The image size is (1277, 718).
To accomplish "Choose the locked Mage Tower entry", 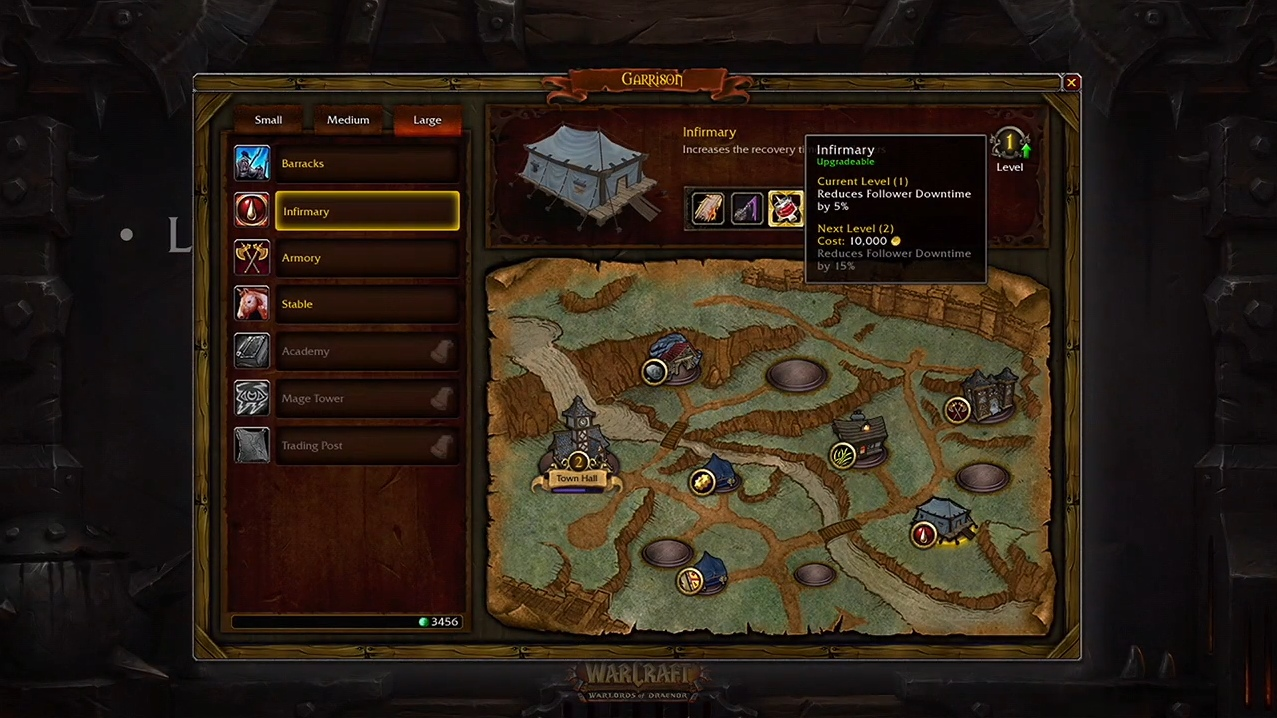I will tap(366, 398).
